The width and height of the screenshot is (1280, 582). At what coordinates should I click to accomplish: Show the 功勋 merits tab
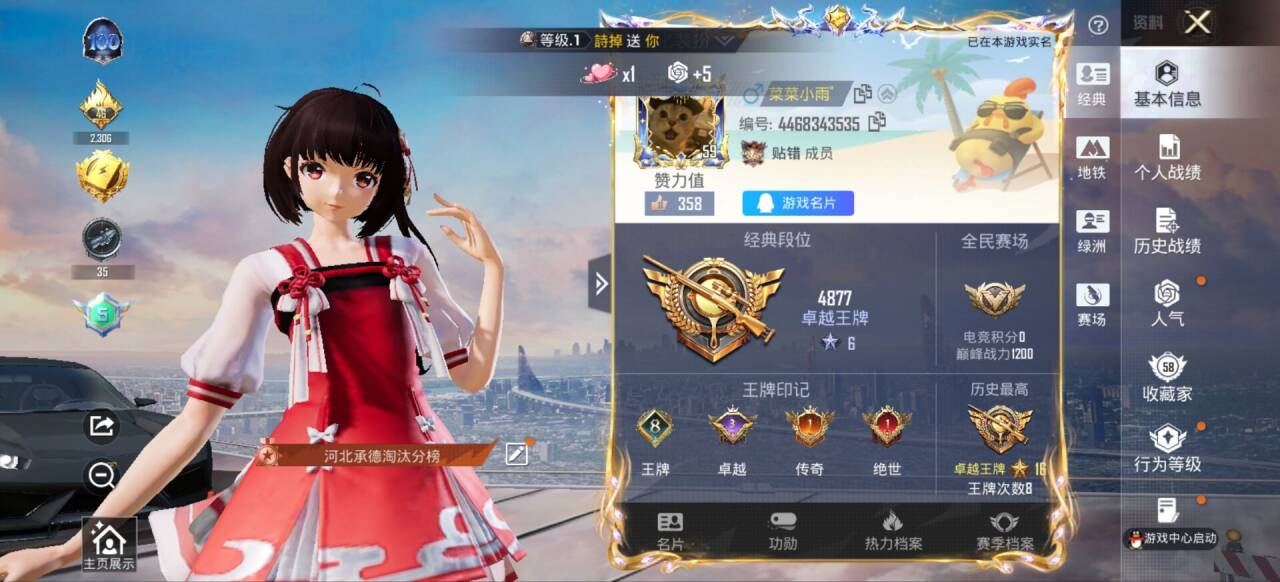(783, 531)
